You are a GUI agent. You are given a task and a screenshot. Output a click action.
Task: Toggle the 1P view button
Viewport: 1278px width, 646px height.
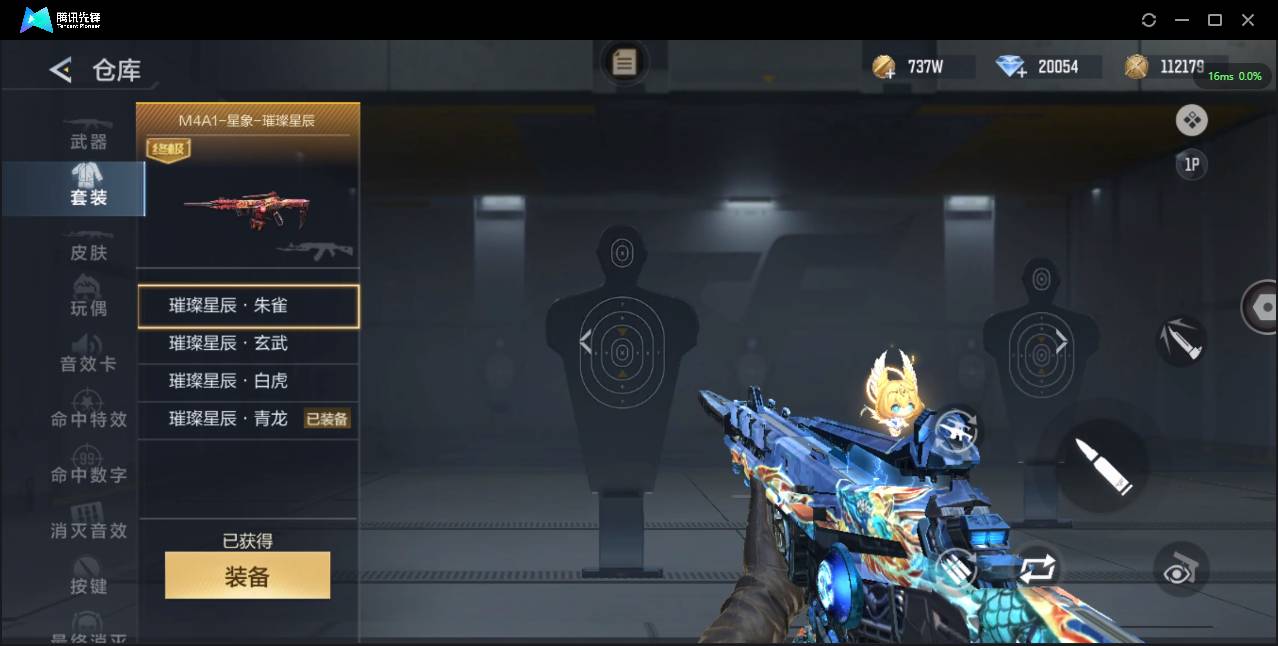tap(1191, 165)
